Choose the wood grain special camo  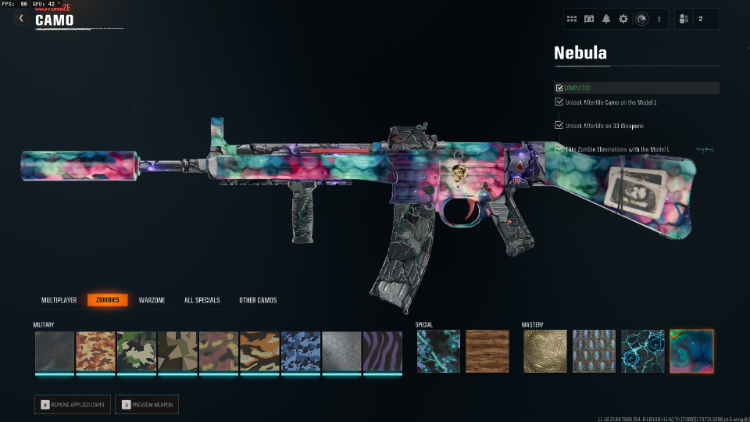click(x=487, y=351)
